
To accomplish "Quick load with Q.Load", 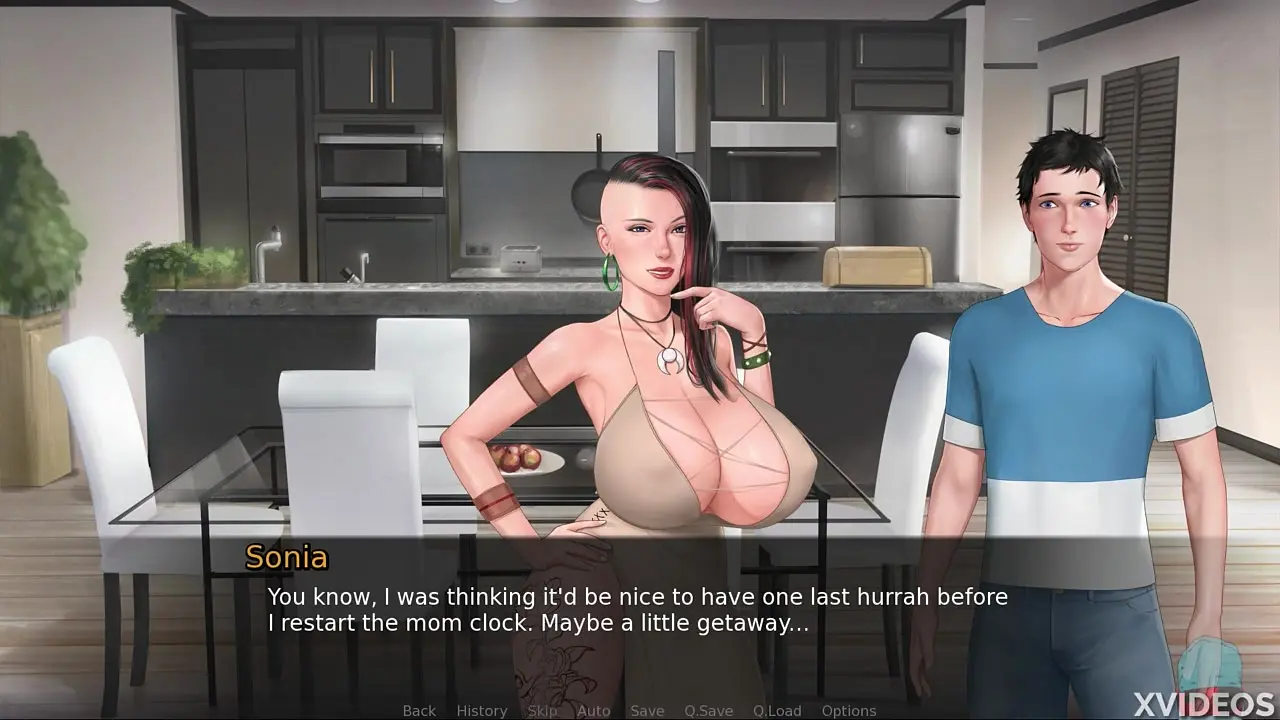I will tap(777, 710).
